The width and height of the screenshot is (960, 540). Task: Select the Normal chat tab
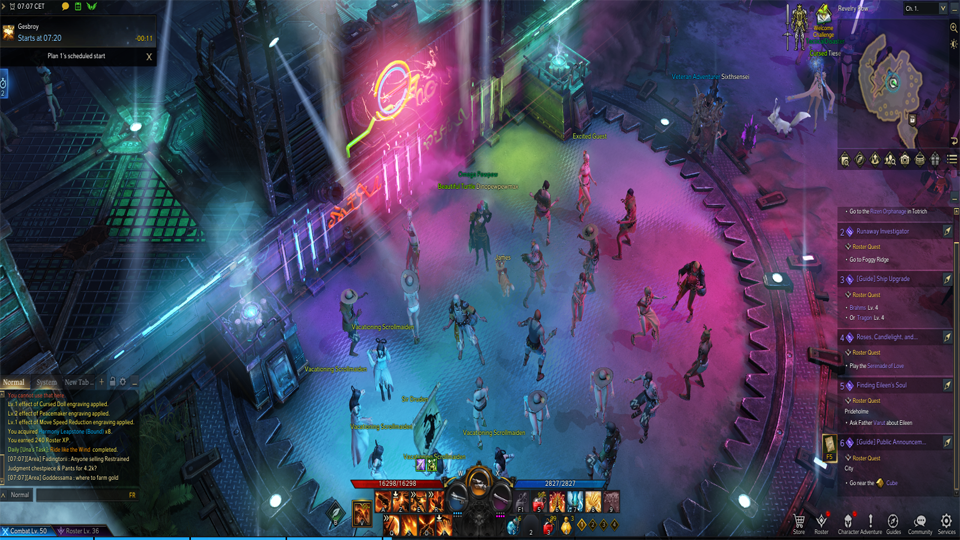click(x=14, y=382)
